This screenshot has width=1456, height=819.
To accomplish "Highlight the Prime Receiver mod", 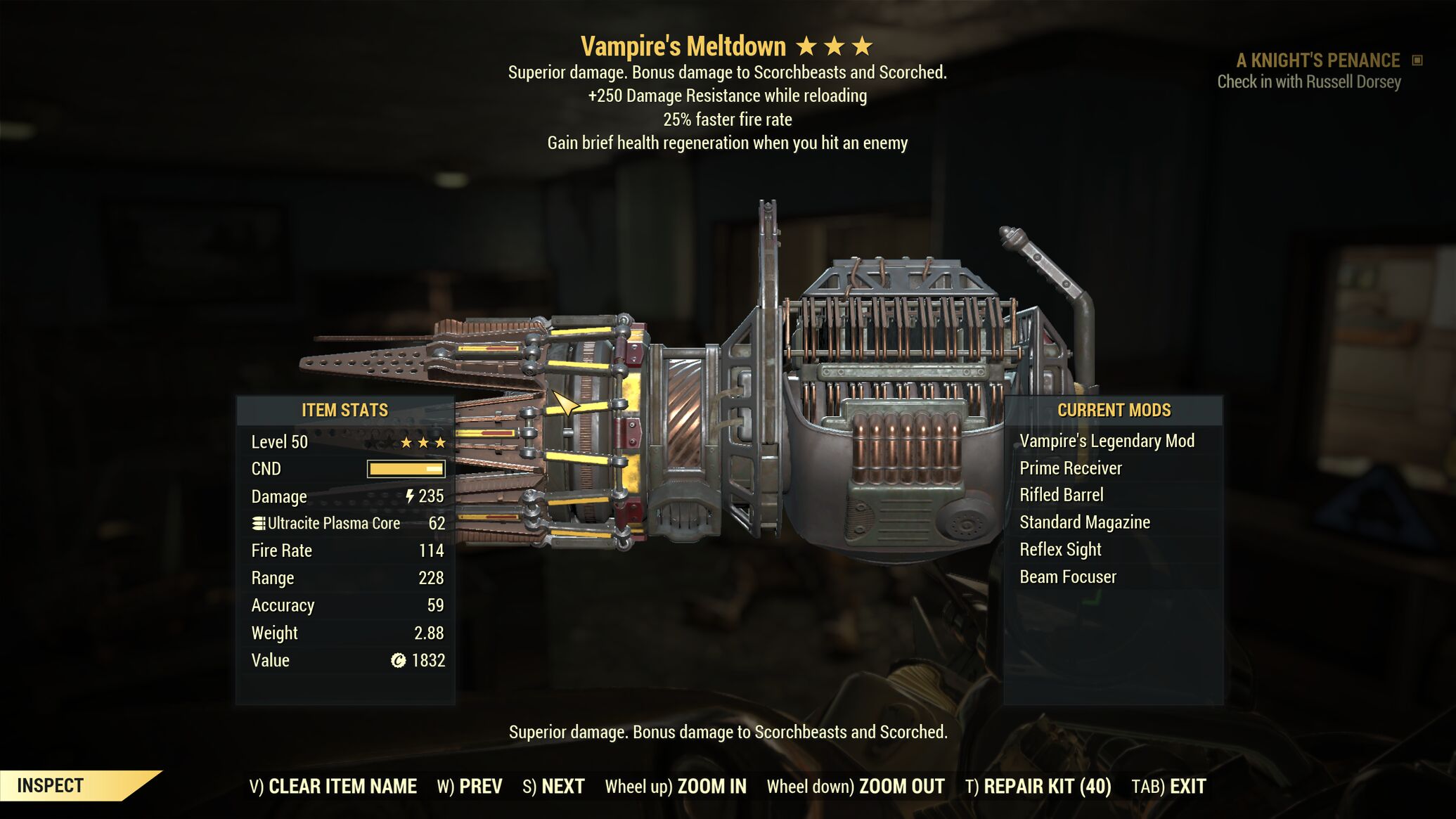I will [1070, 468].
